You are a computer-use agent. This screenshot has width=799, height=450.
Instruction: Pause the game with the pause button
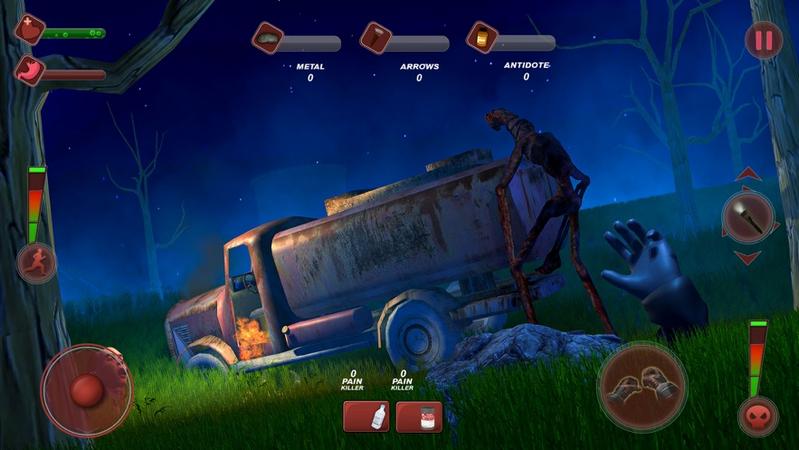[x=764, y=41]
